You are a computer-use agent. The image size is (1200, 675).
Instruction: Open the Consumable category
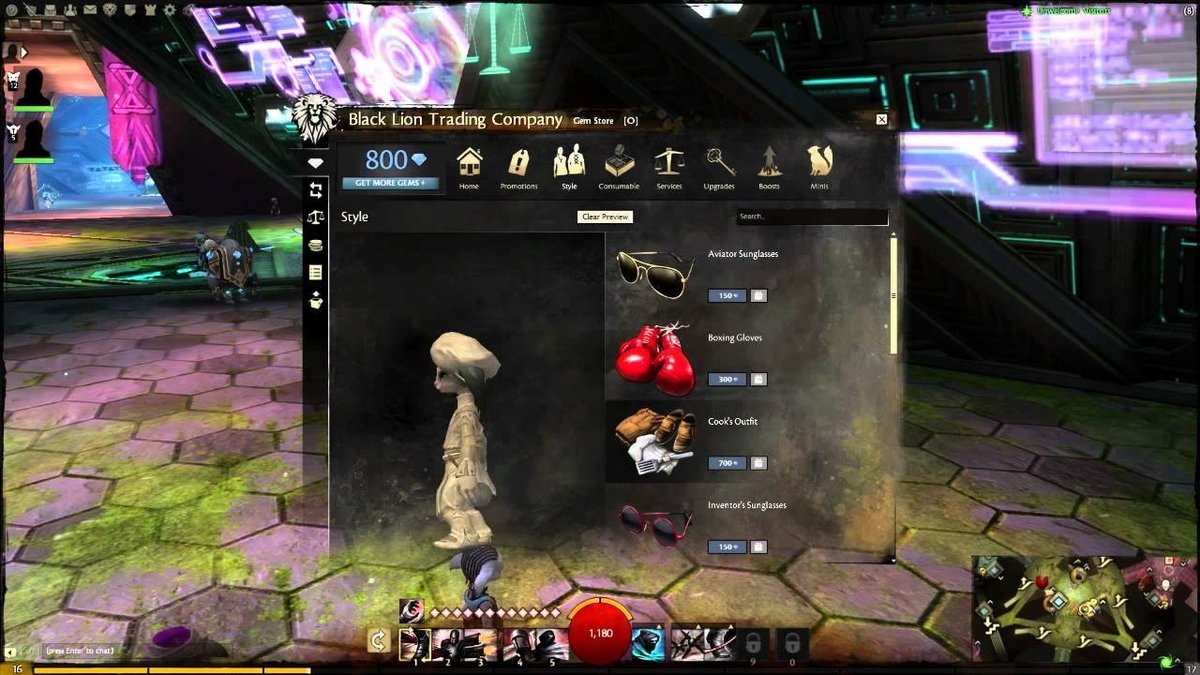[x=619, y=167]
